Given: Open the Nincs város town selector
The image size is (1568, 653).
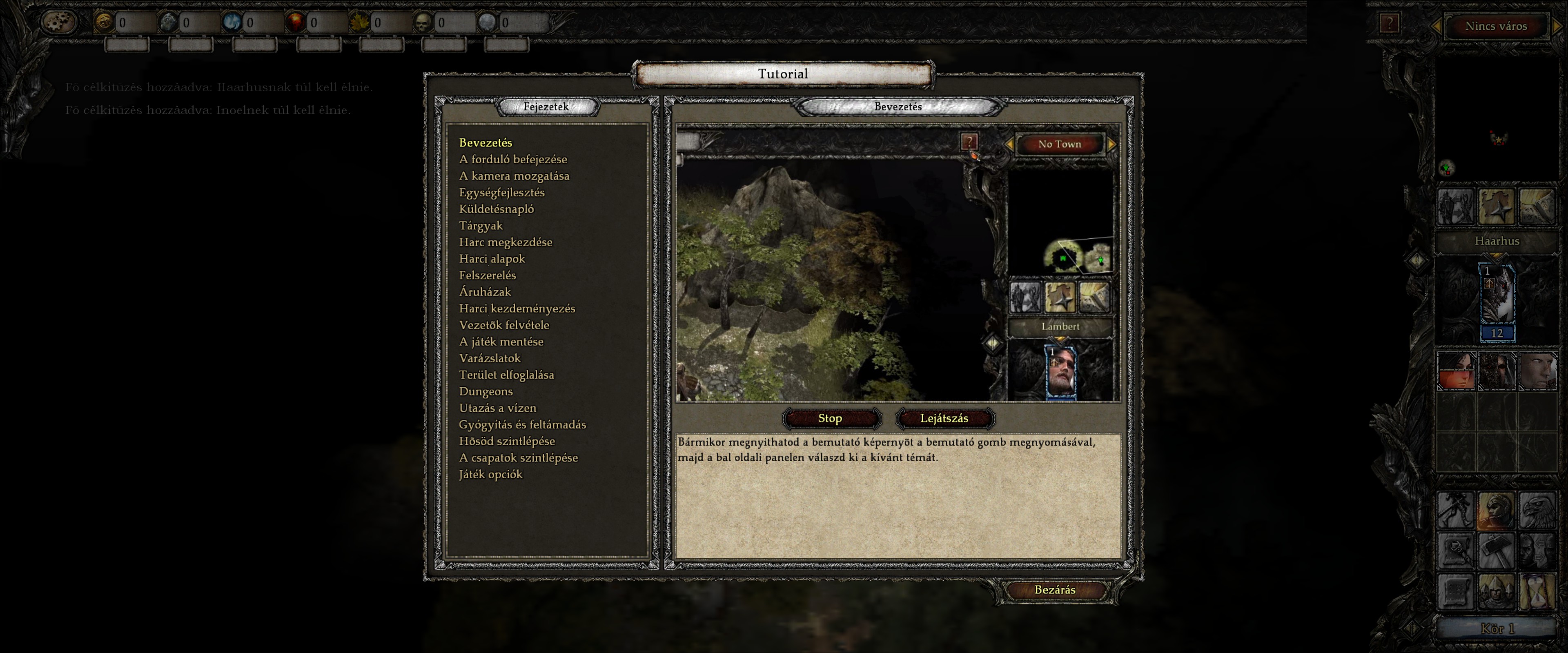Looking at the screenshot, I should [1496, 26].
